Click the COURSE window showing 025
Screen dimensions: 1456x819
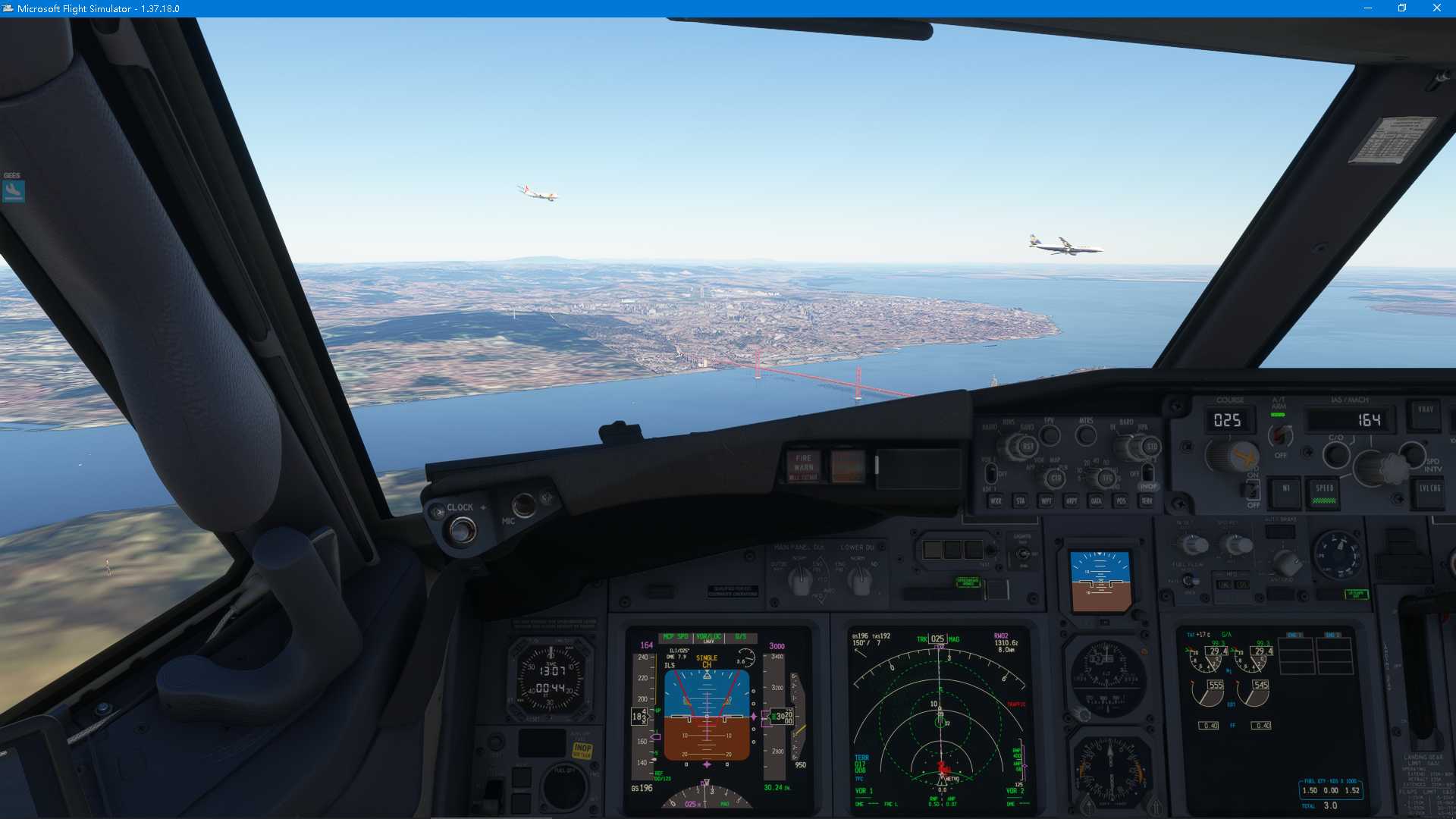(x=1227, y=419)
